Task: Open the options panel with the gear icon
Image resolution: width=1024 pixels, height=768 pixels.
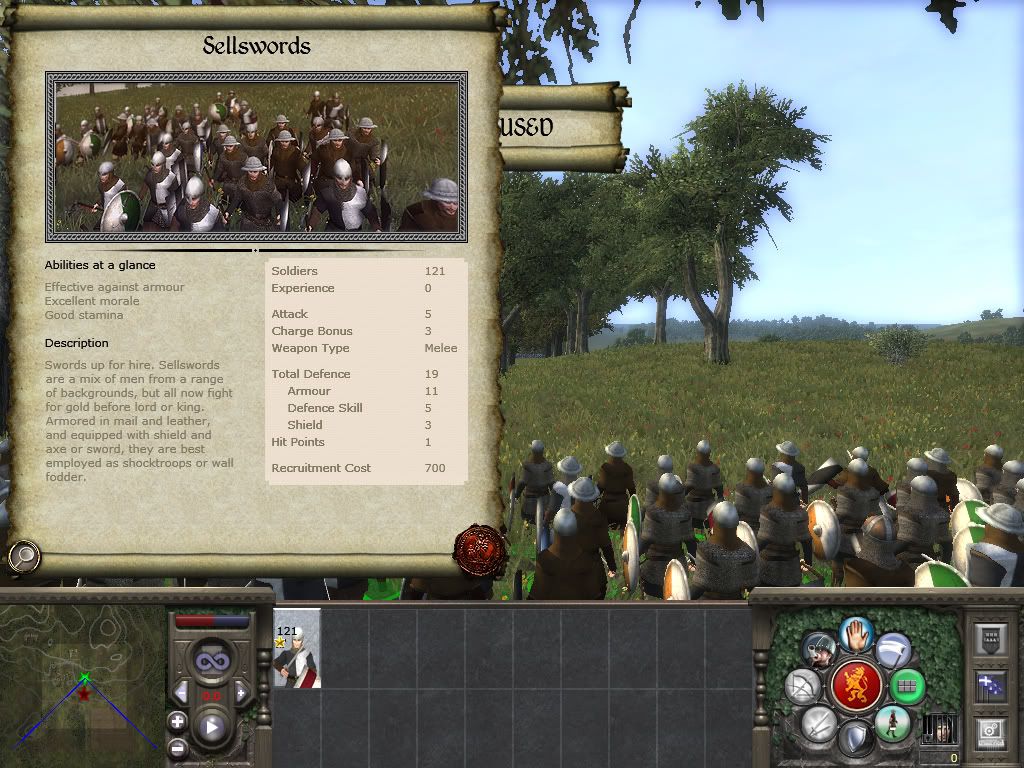Action: (990, 730)
